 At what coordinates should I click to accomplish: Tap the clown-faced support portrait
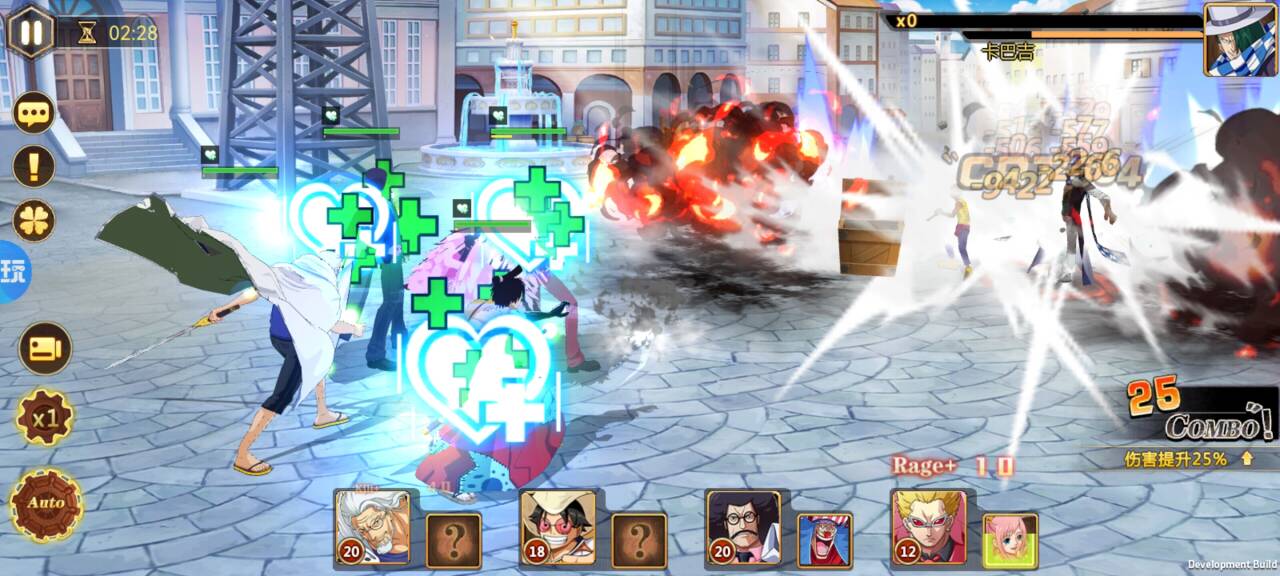click(825, 540)
